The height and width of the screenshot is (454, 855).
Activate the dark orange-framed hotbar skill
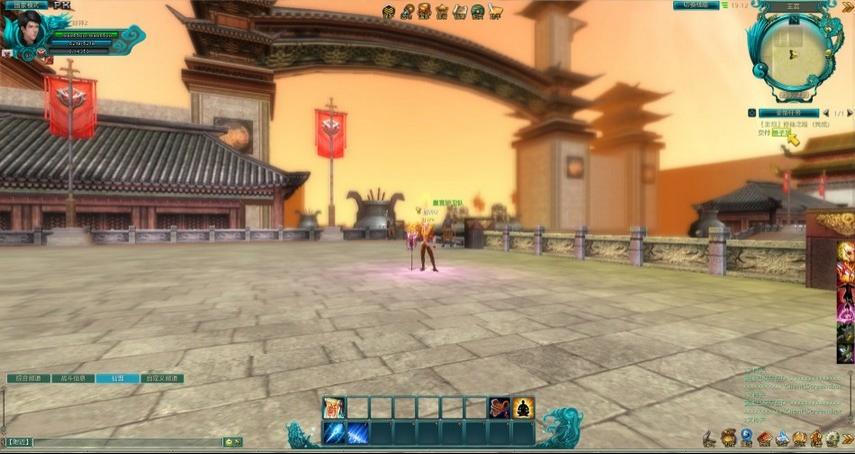pos(499,407)
